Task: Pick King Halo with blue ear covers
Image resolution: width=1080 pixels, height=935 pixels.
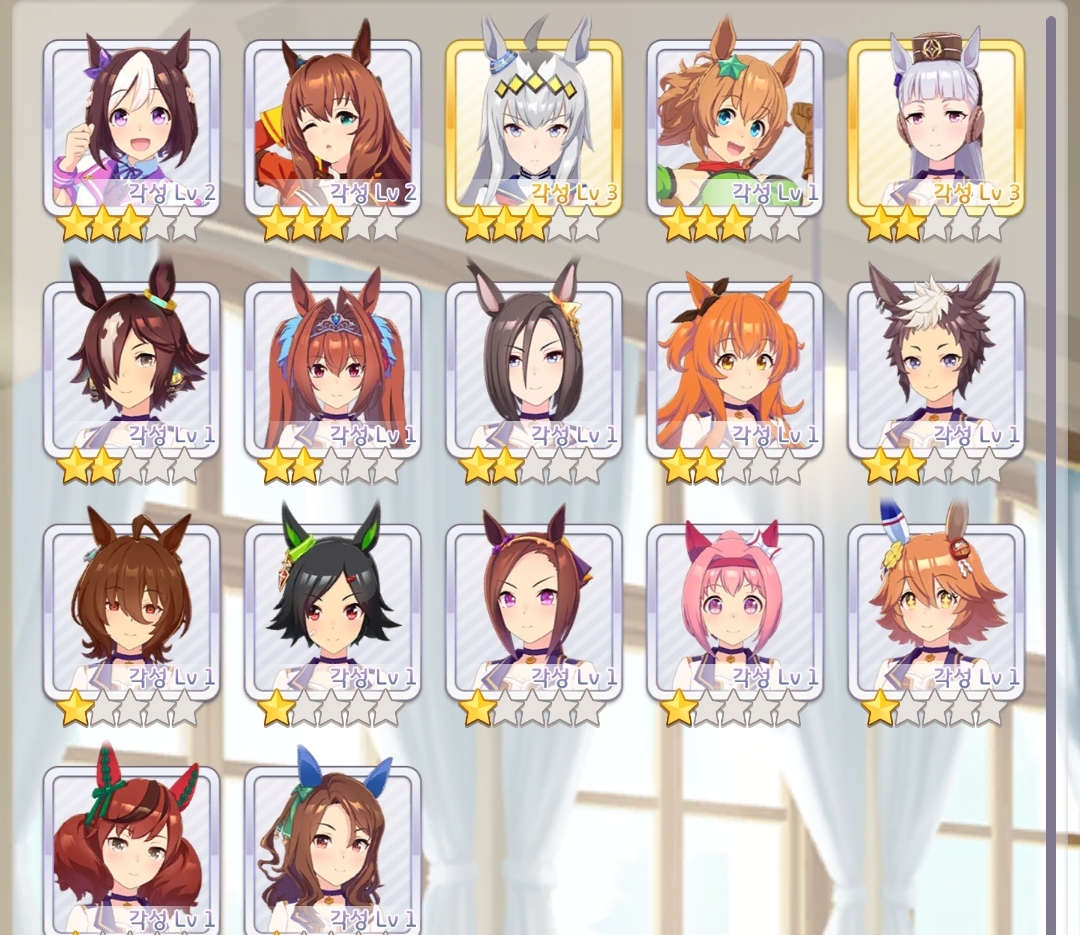Action: point(333,850)
